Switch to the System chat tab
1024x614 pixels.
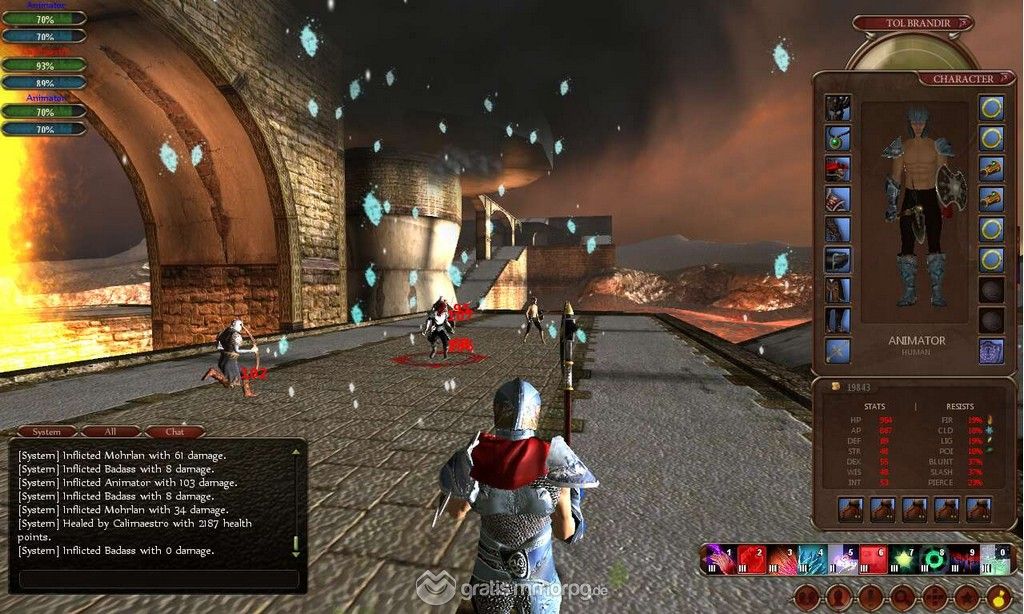(47, 432)
